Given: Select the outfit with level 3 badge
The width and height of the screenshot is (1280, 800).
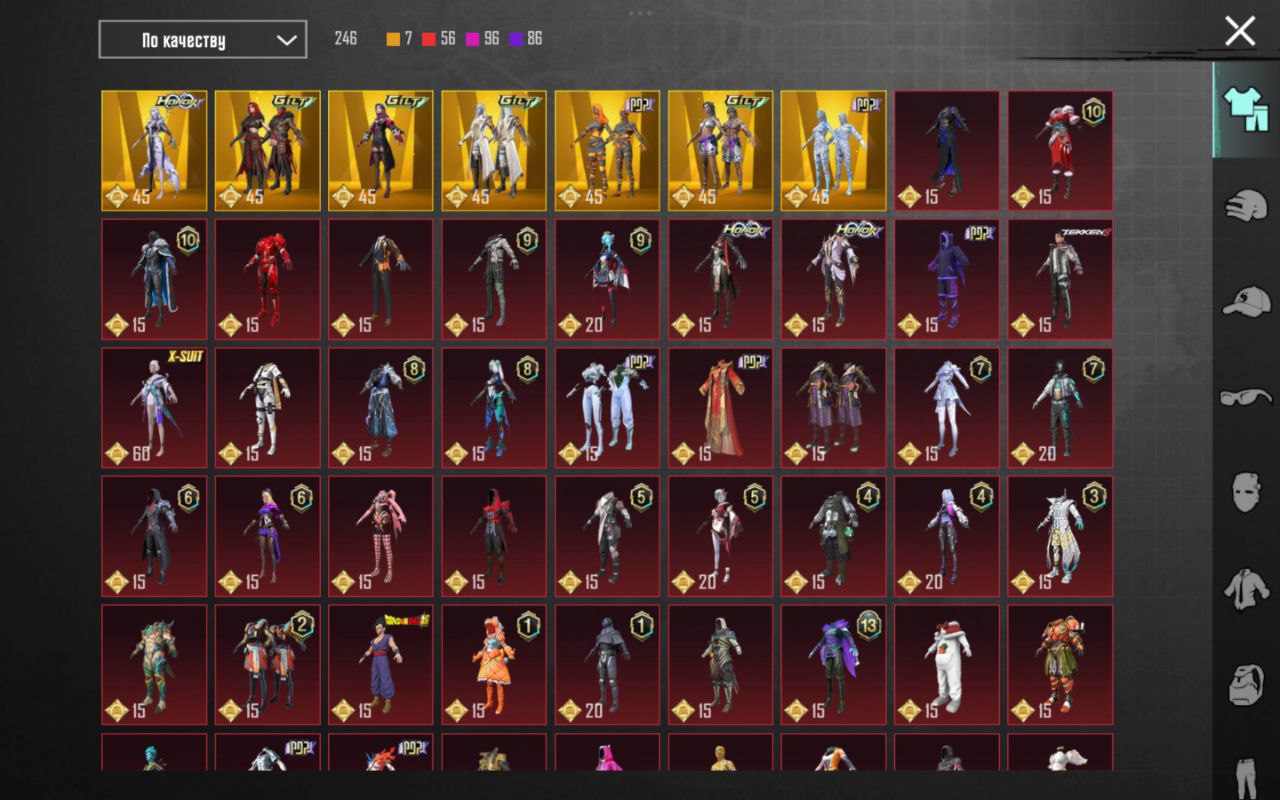Looking at the screenshot, I should (1060, 536).
